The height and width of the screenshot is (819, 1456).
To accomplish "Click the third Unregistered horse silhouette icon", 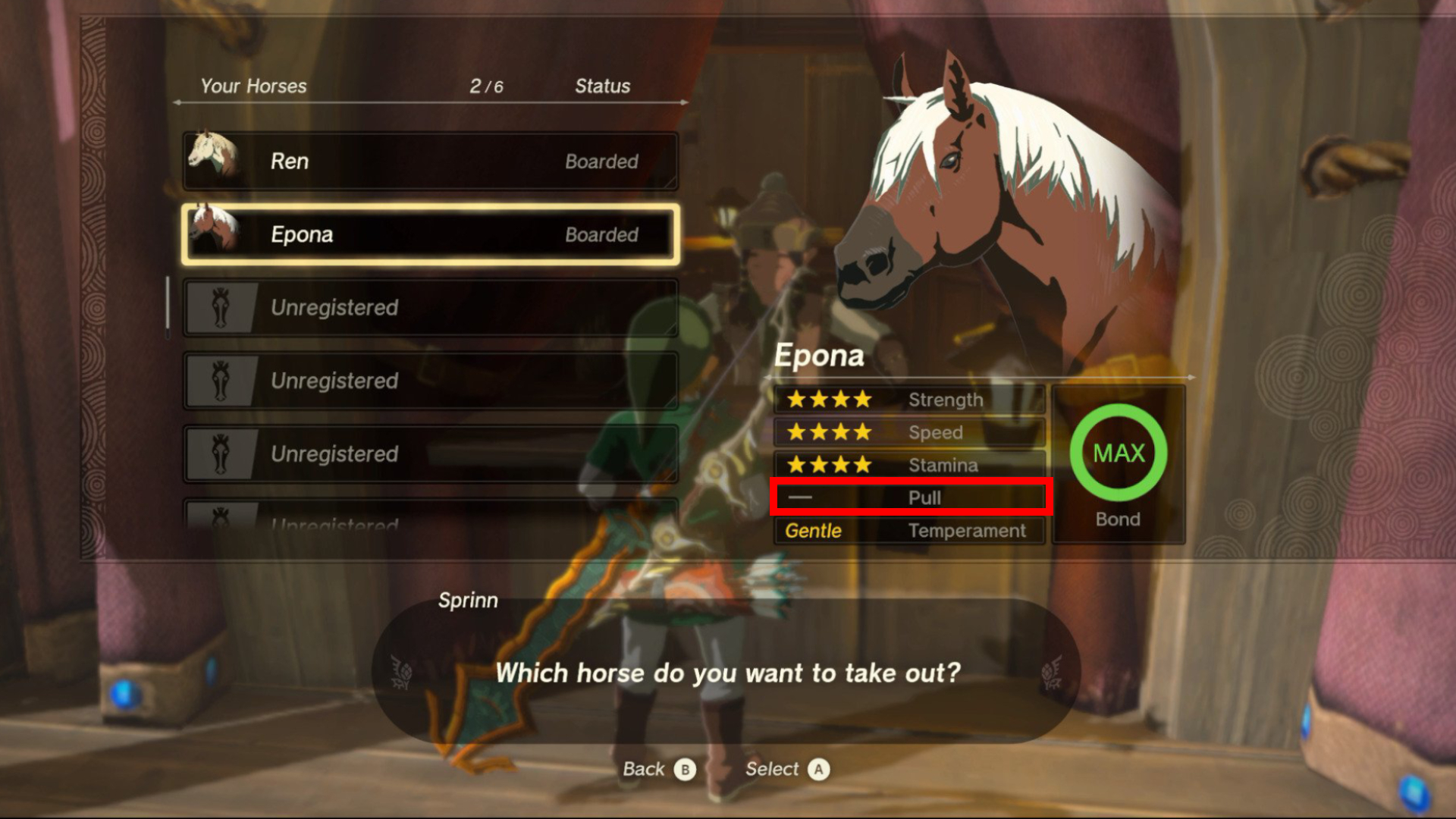I will (221, 453).
